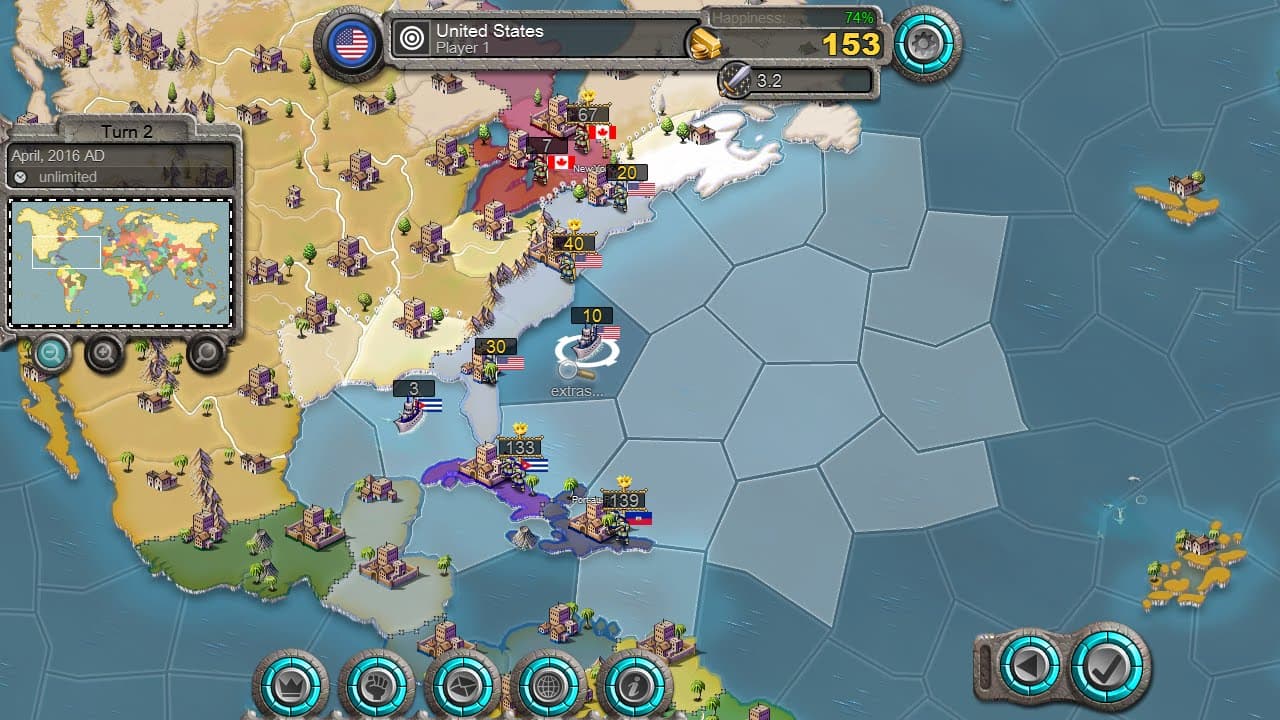Open the crown ranking menu
1280x720 pixels.
tap(290, 687)
